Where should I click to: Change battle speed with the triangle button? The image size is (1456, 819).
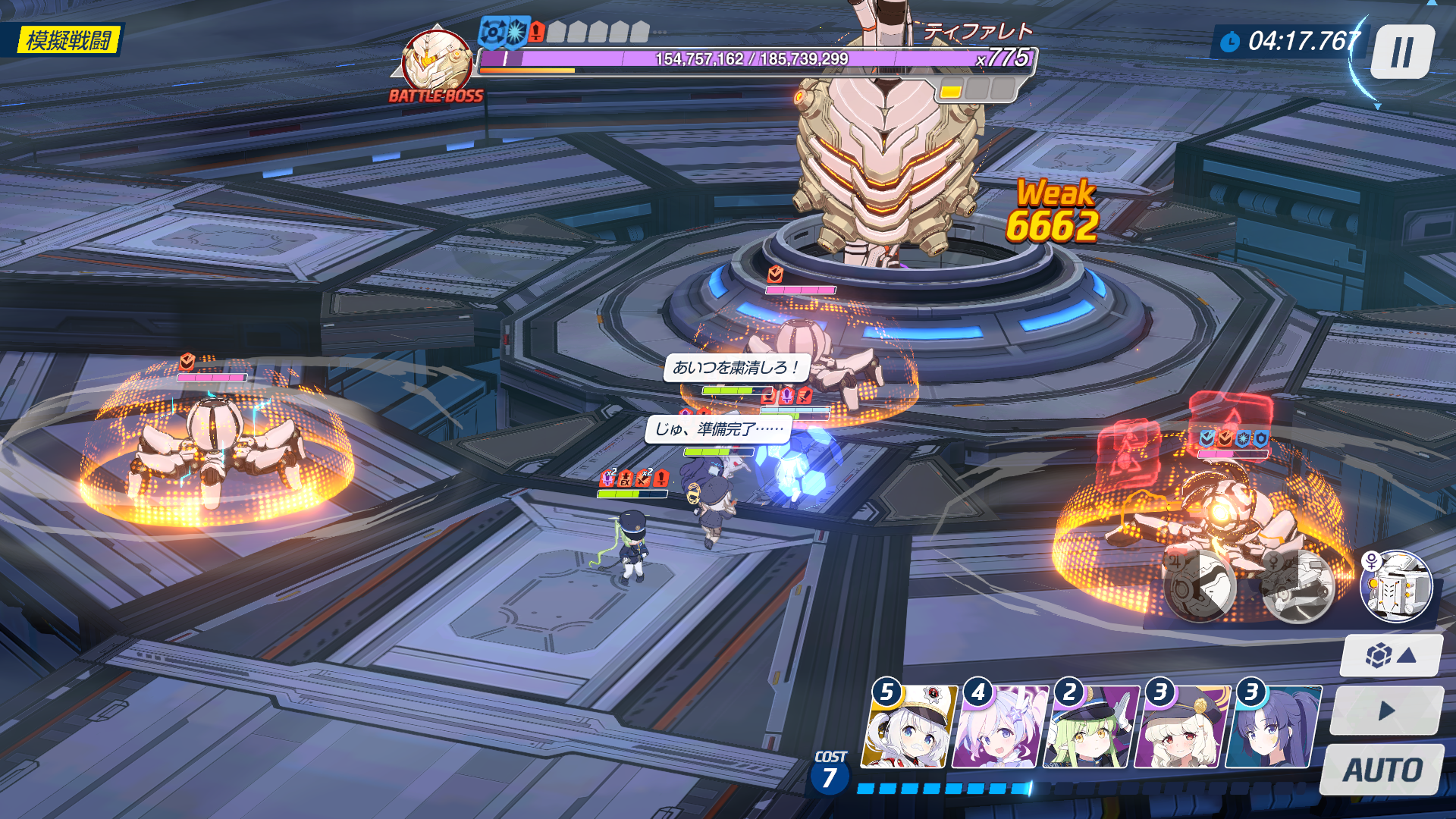point(1387,711)
